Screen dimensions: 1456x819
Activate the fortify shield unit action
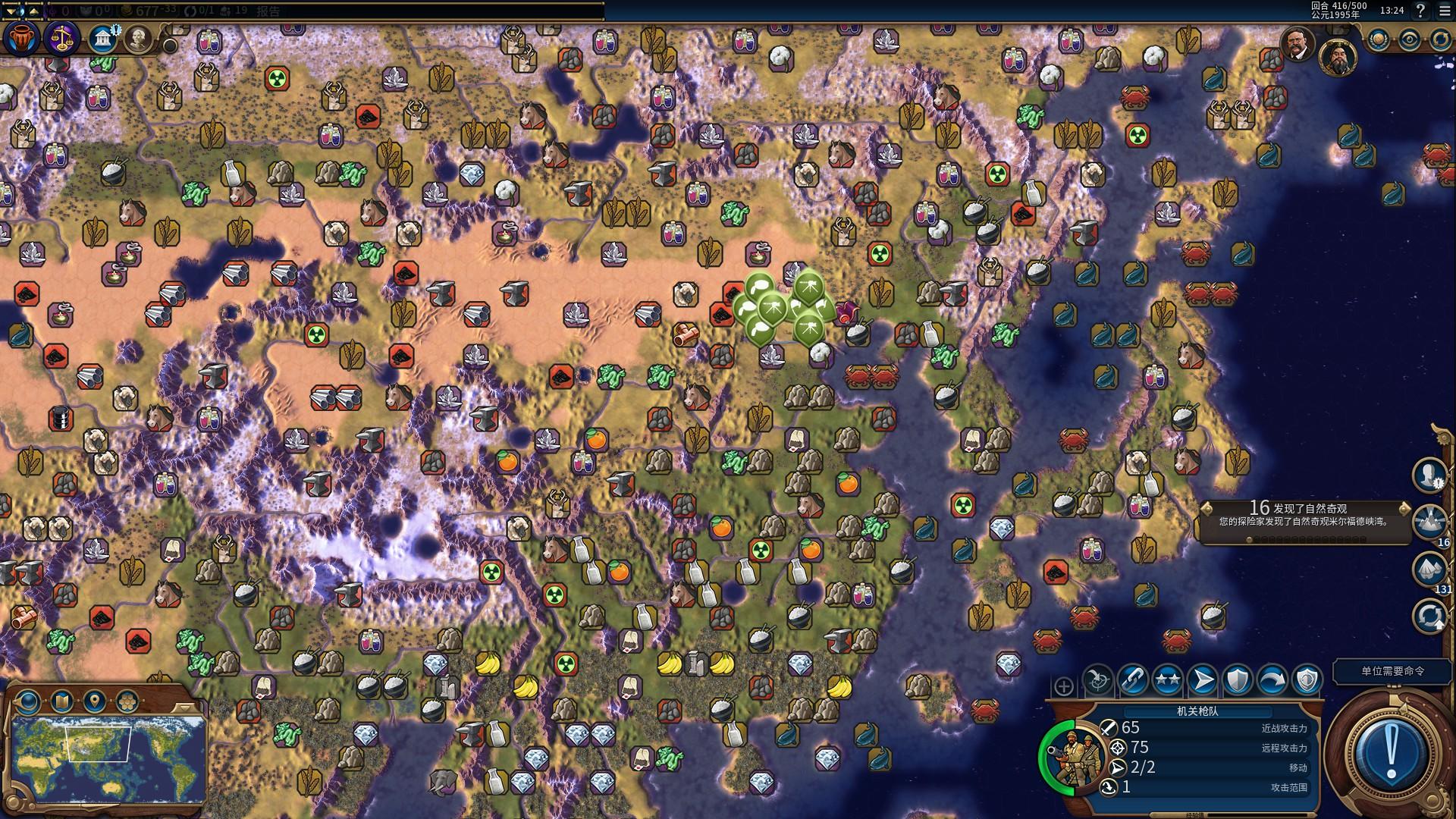pyautogui.click(x=1237, y=680)
